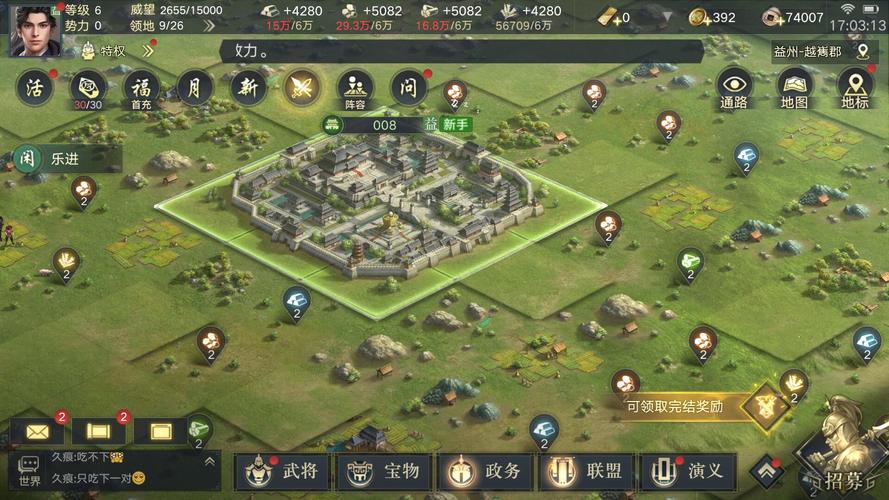Select idle general 乐进

(x=66, y=158)
